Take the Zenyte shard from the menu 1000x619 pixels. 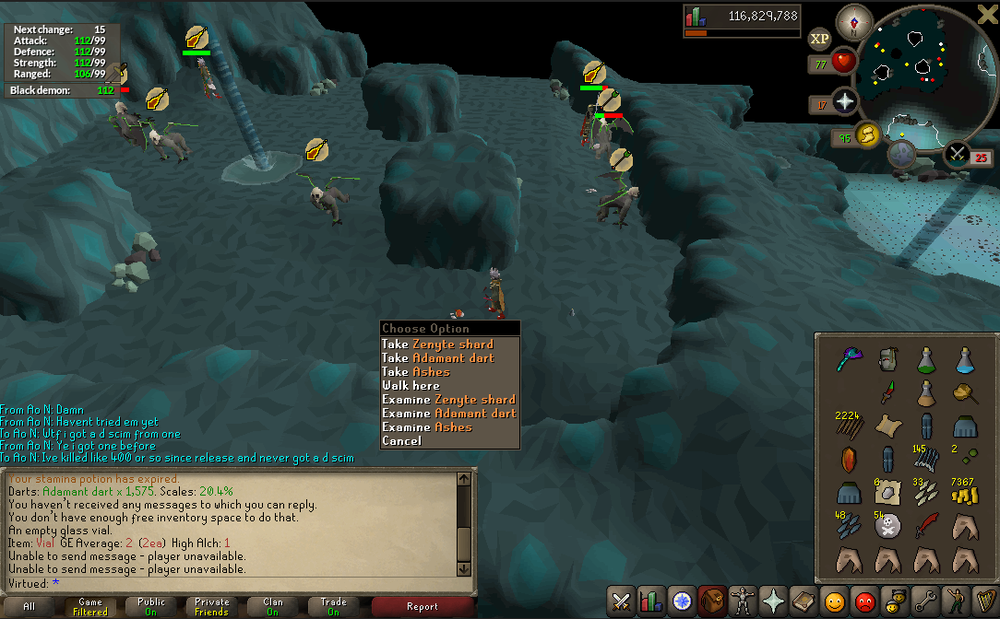438,344
